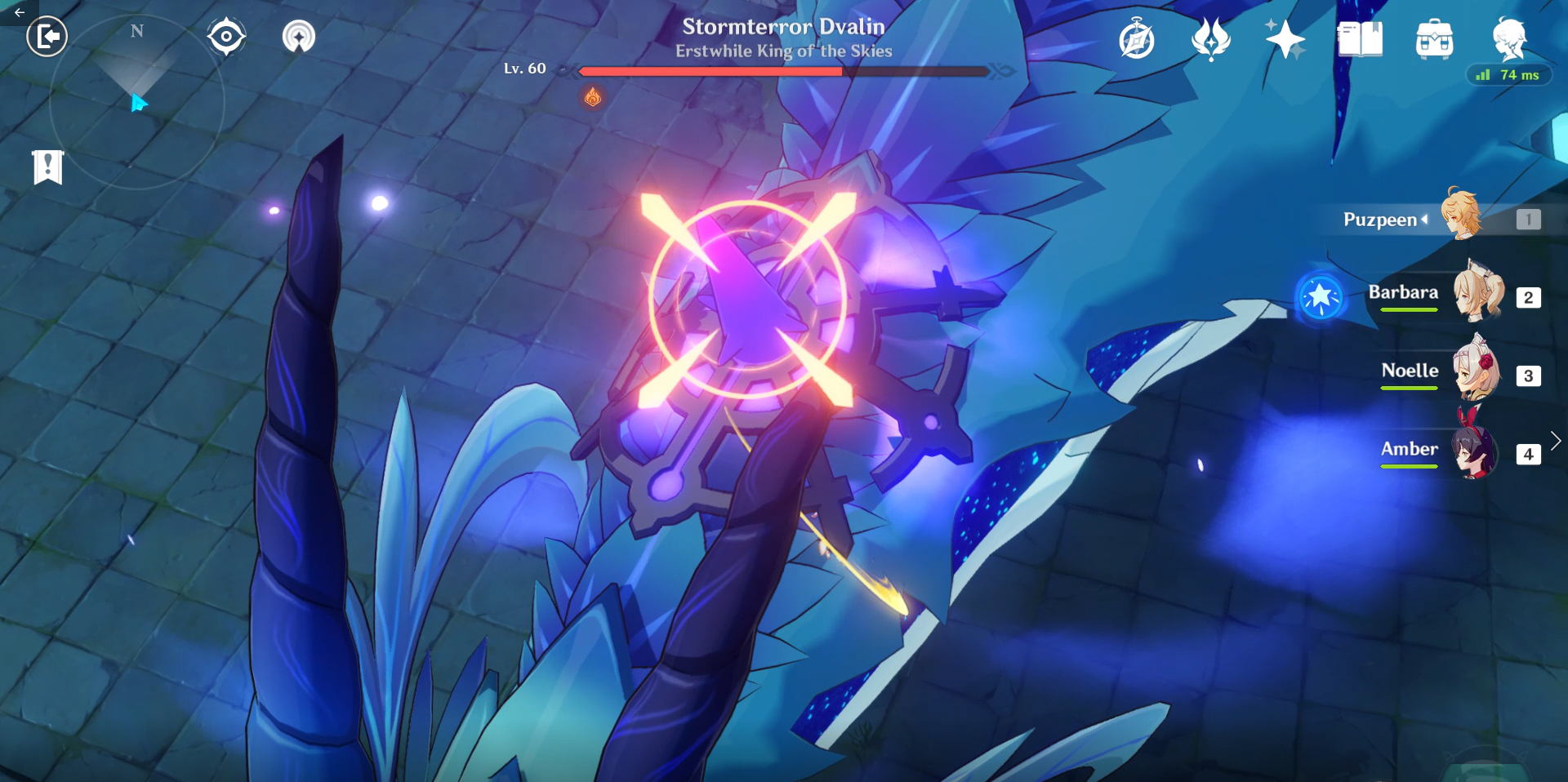Expand the party list side arrow
This screenshot has height=782, width=1568.
point(1556,441)
